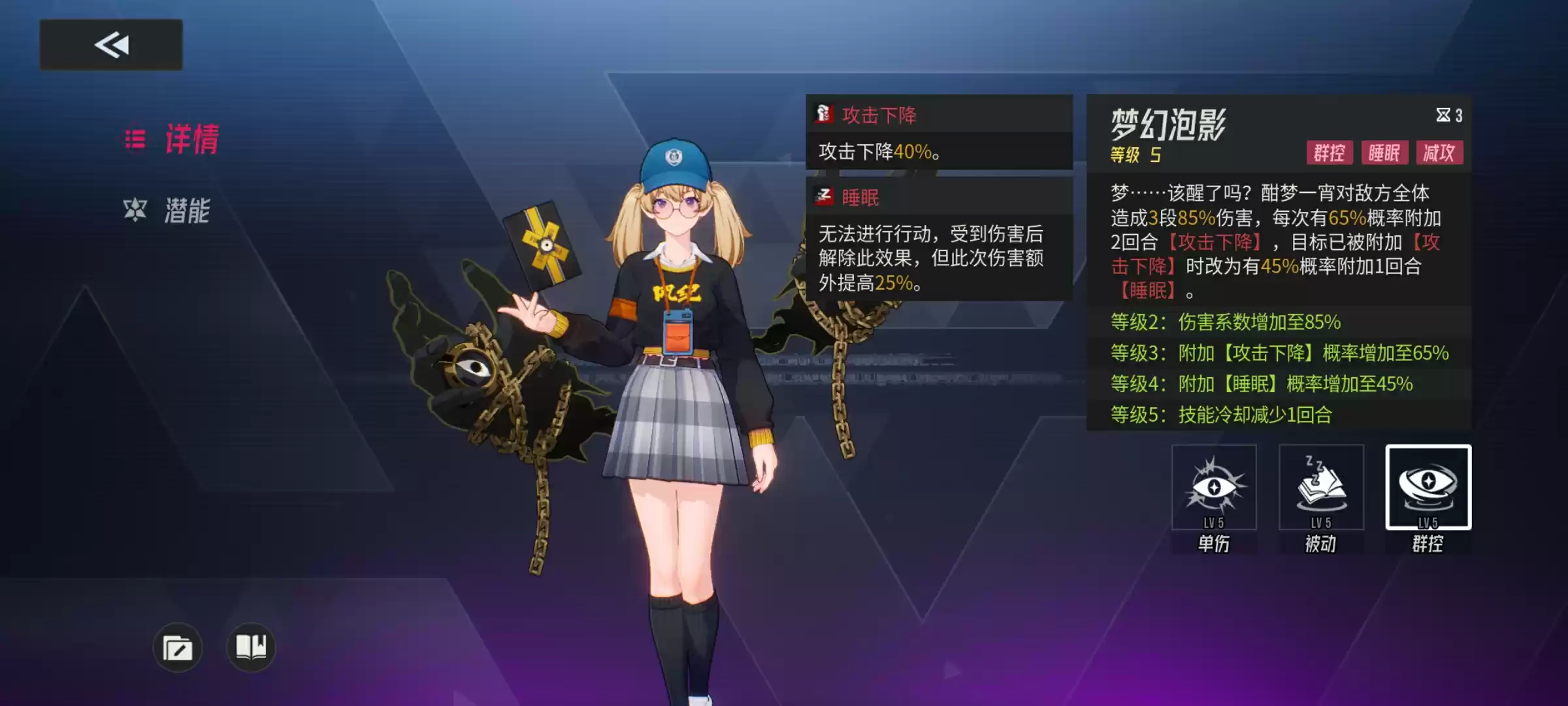The width and height of the screenshot is (1568, 706).
Task: Select the 被动 skill icon
Action: tap(1320, 487)
